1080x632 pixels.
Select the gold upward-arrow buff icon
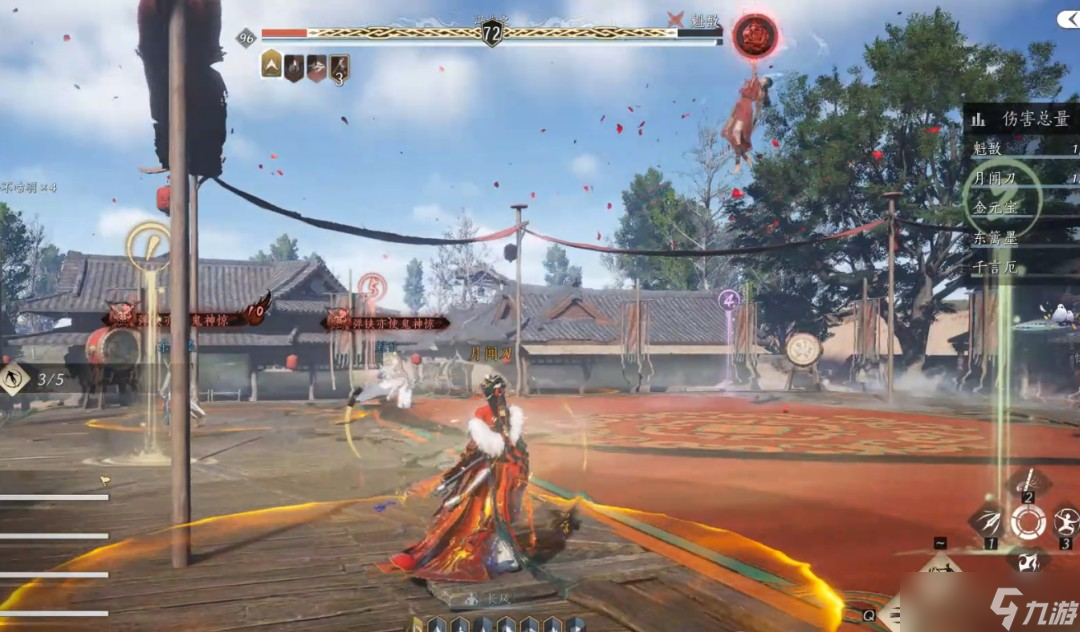271,66
